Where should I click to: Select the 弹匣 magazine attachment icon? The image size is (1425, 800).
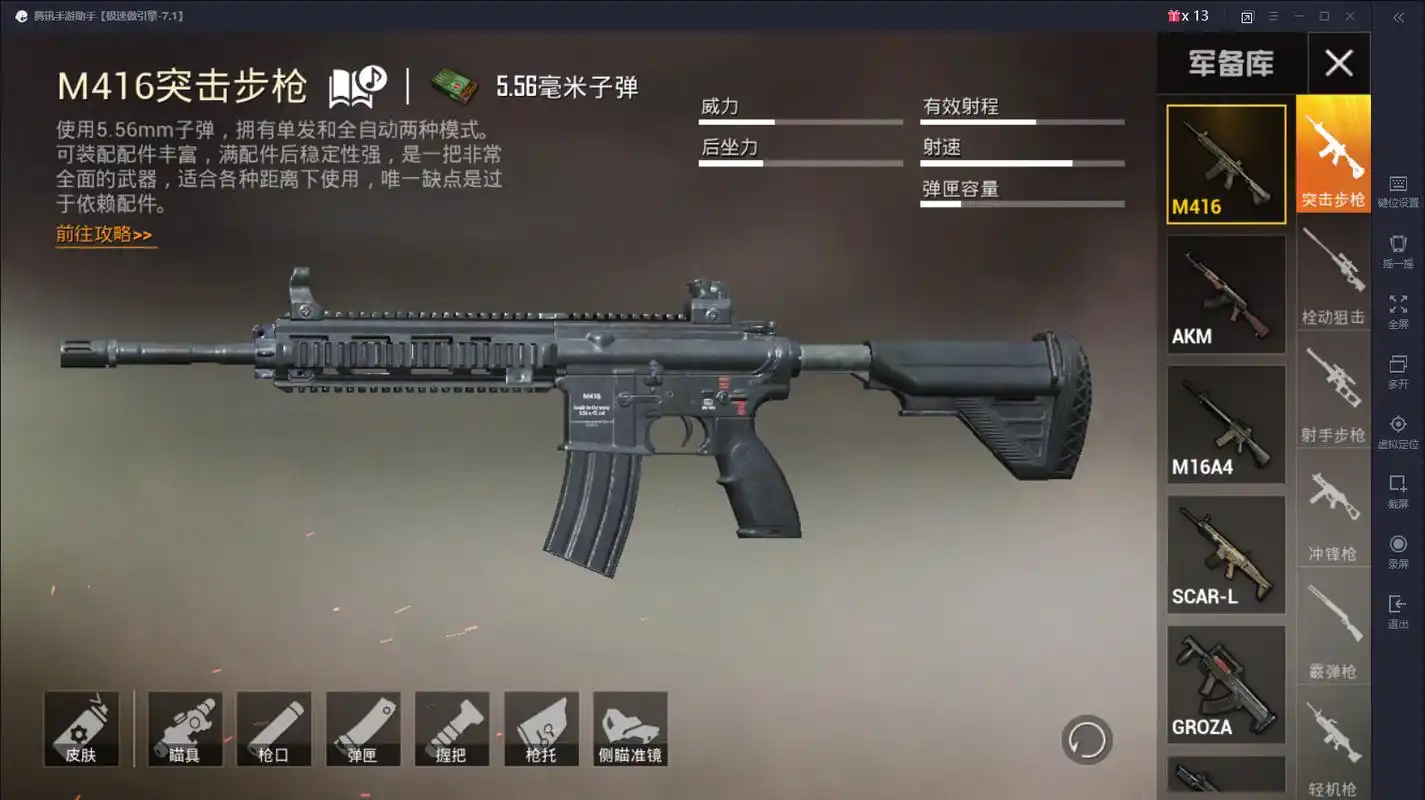363,728
